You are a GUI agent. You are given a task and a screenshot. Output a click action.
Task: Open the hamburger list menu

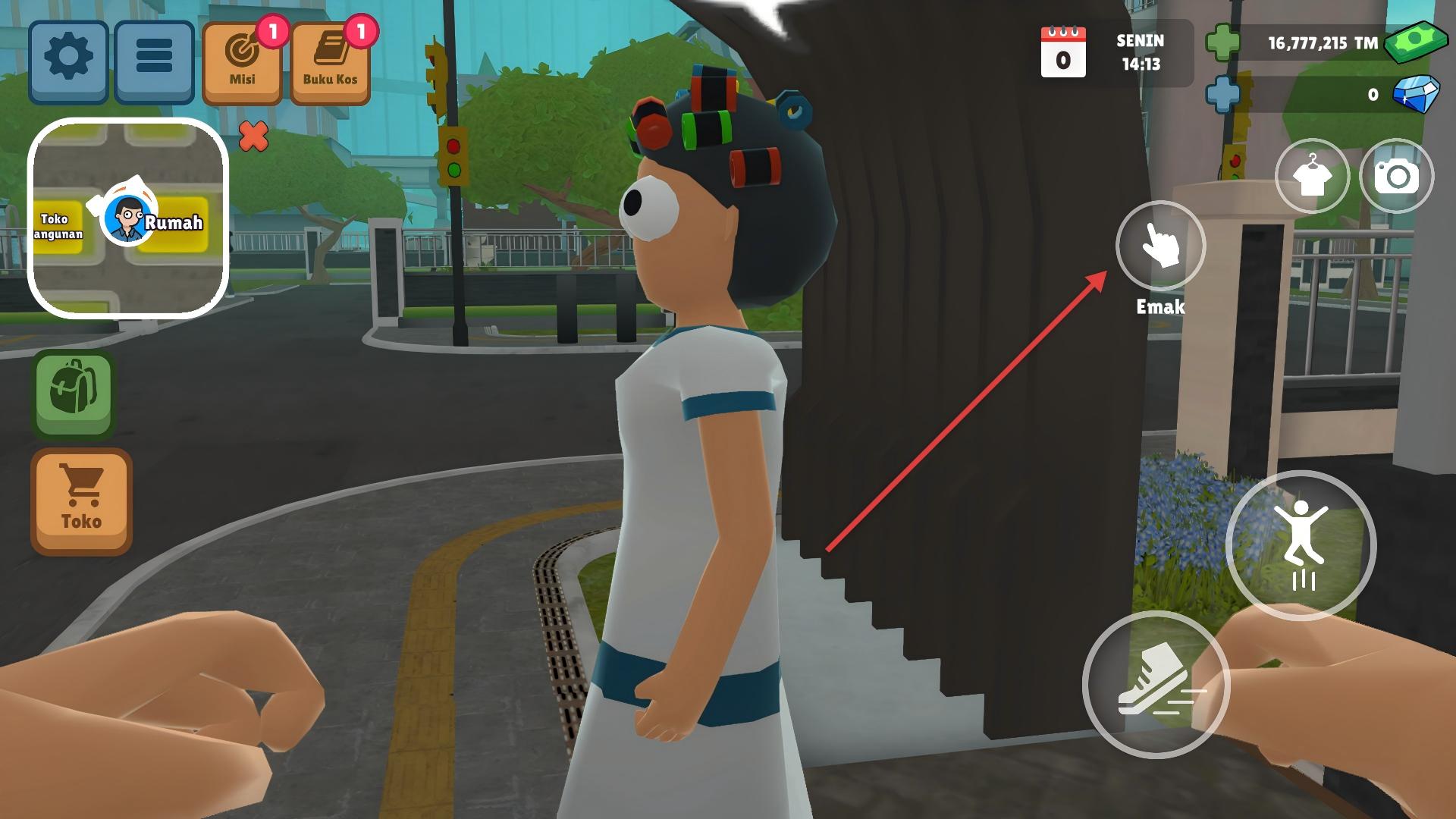(x=155, y=61)
